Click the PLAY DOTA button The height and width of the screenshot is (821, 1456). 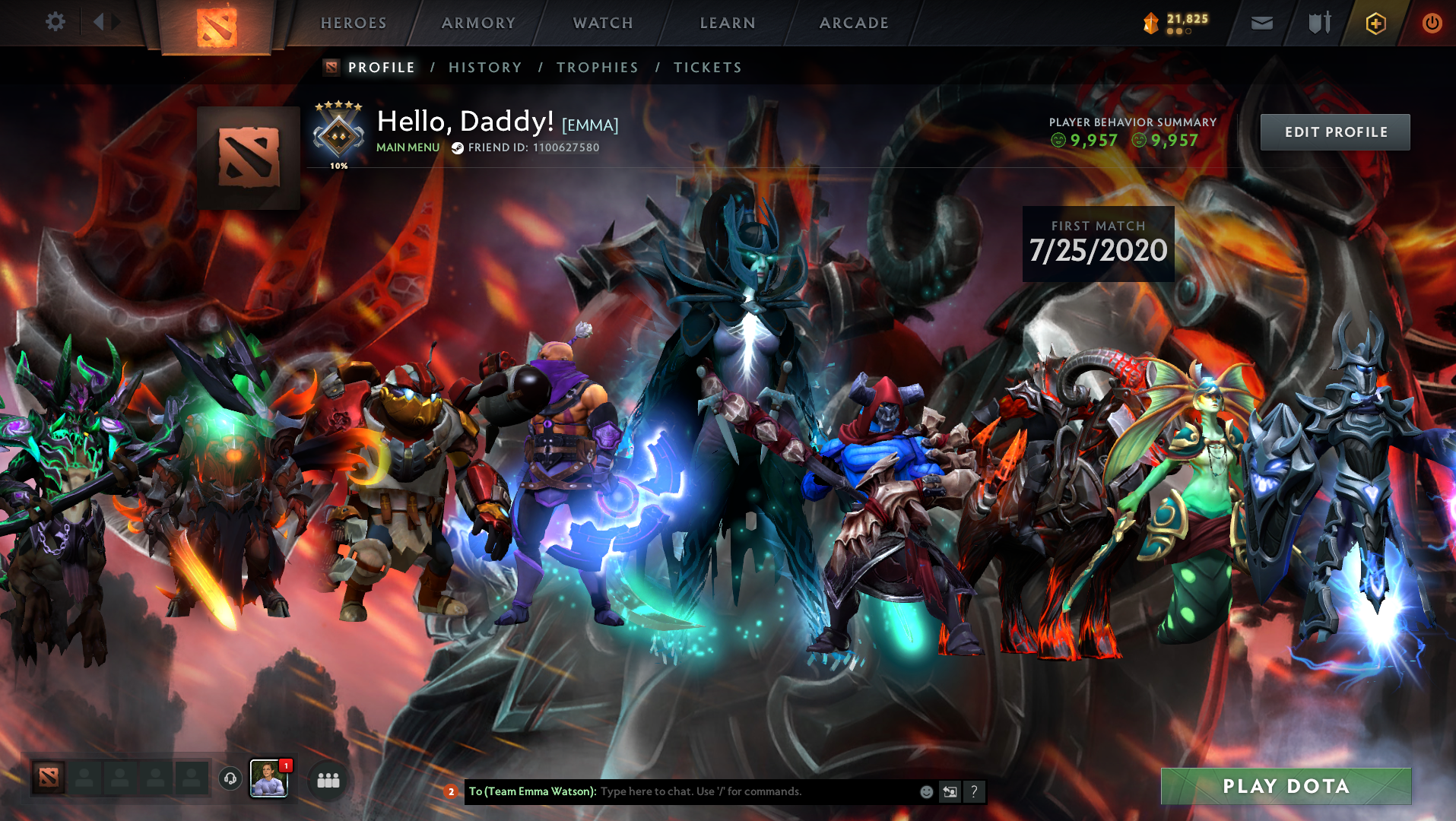[x=1286, y=787]
